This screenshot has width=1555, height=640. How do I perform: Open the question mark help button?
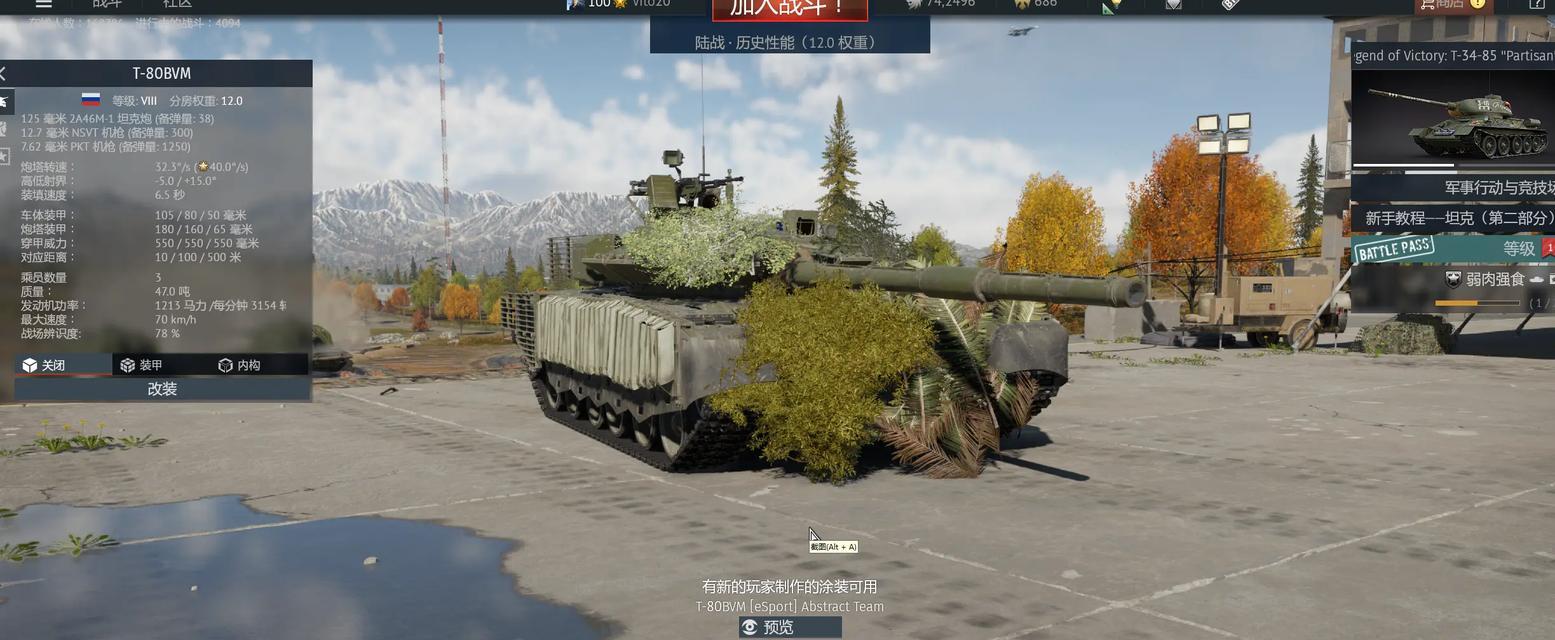1537,5
